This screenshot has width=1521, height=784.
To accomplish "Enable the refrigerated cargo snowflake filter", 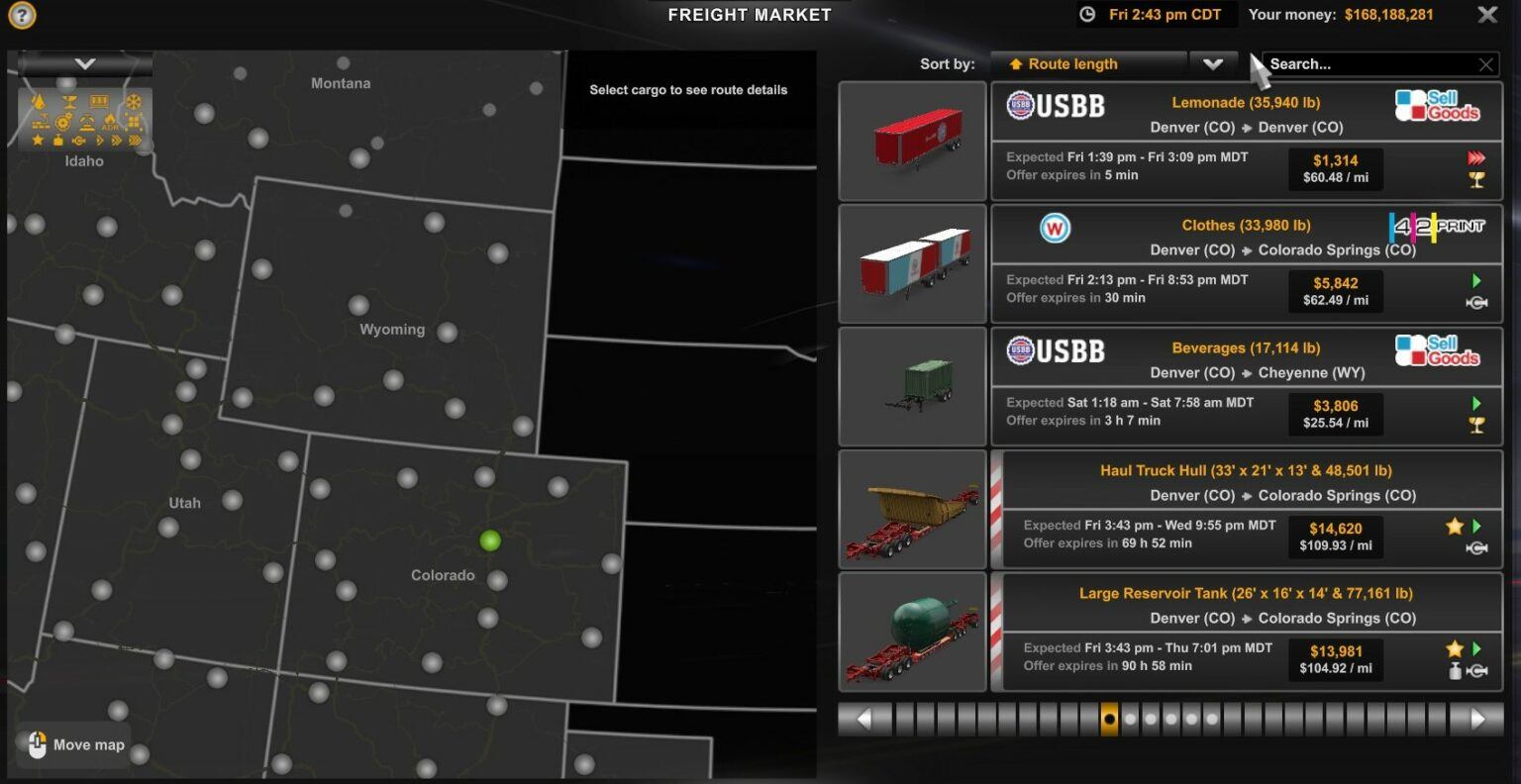I will pos(134,103).
